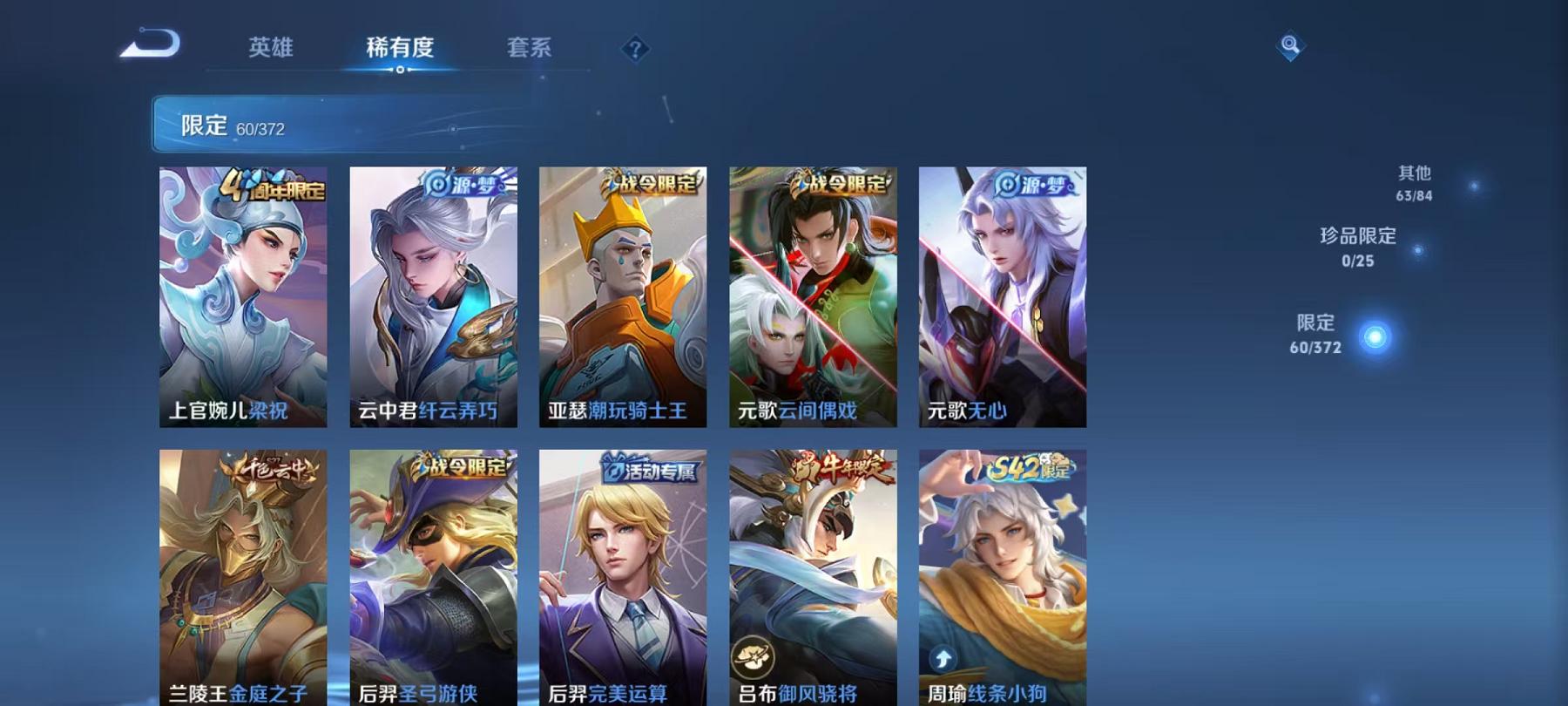The image size is (1568, 706).
Task: Select the 元歌无心 skin name label
Action: (x=967, y=414)
